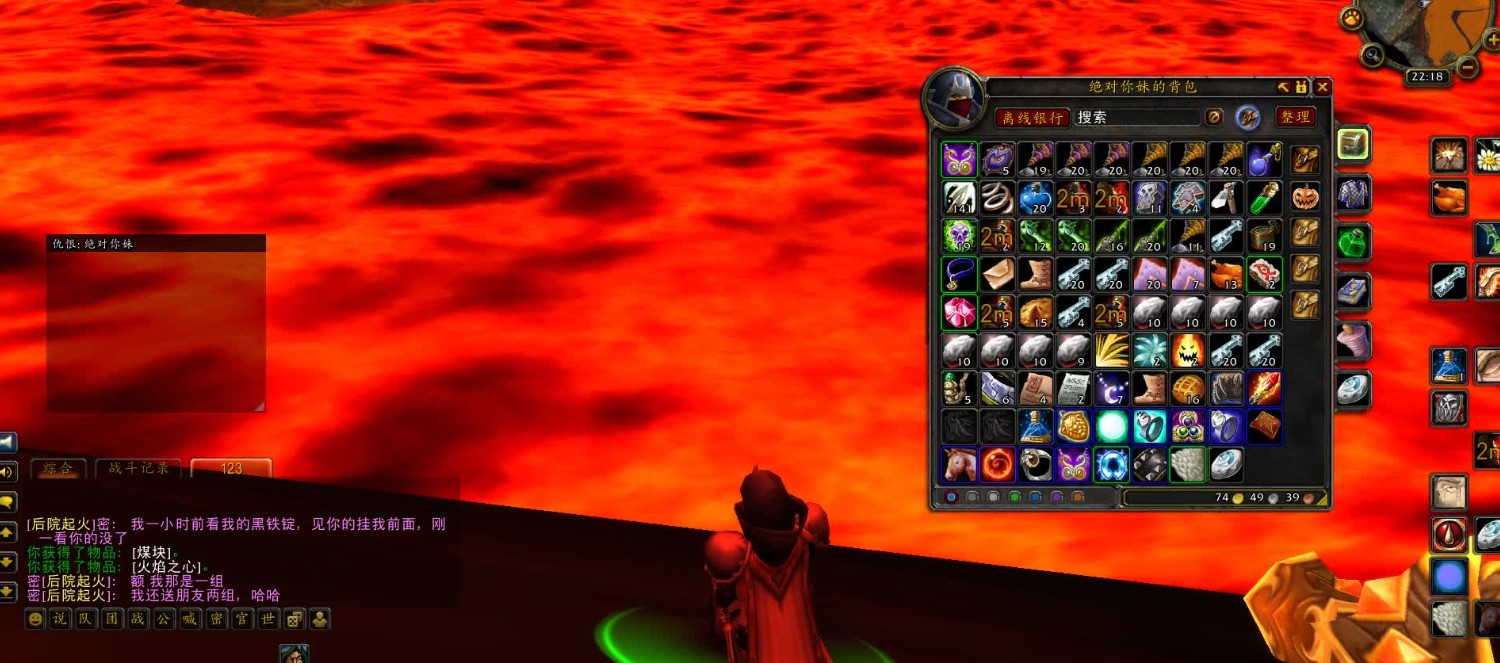Close the backpack window
Image resolution: width=1500 pixels, height=663 pixels.
(1322, 87)
